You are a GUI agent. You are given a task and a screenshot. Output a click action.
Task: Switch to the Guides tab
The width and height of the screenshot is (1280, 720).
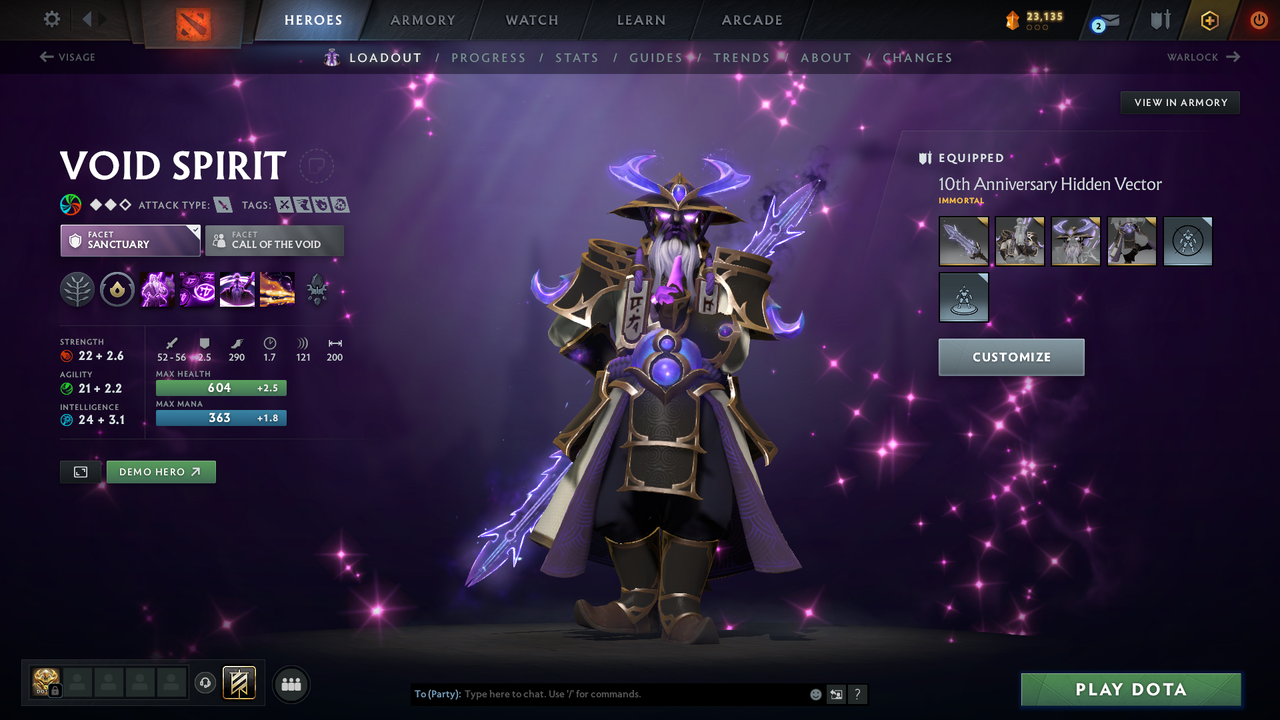click(656, 57)
